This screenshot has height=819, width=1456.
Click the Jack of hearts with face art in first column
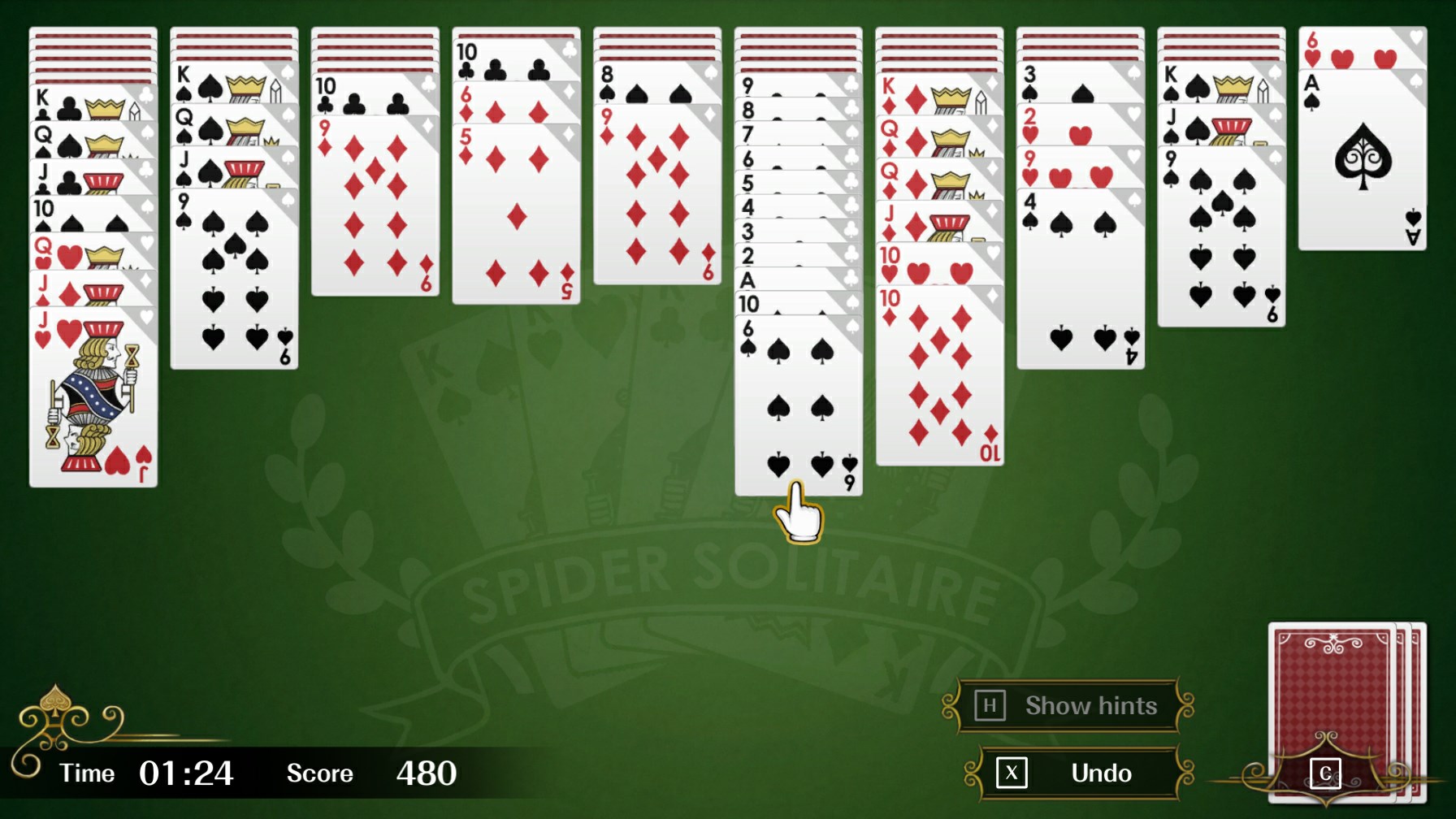pos(93,398)
